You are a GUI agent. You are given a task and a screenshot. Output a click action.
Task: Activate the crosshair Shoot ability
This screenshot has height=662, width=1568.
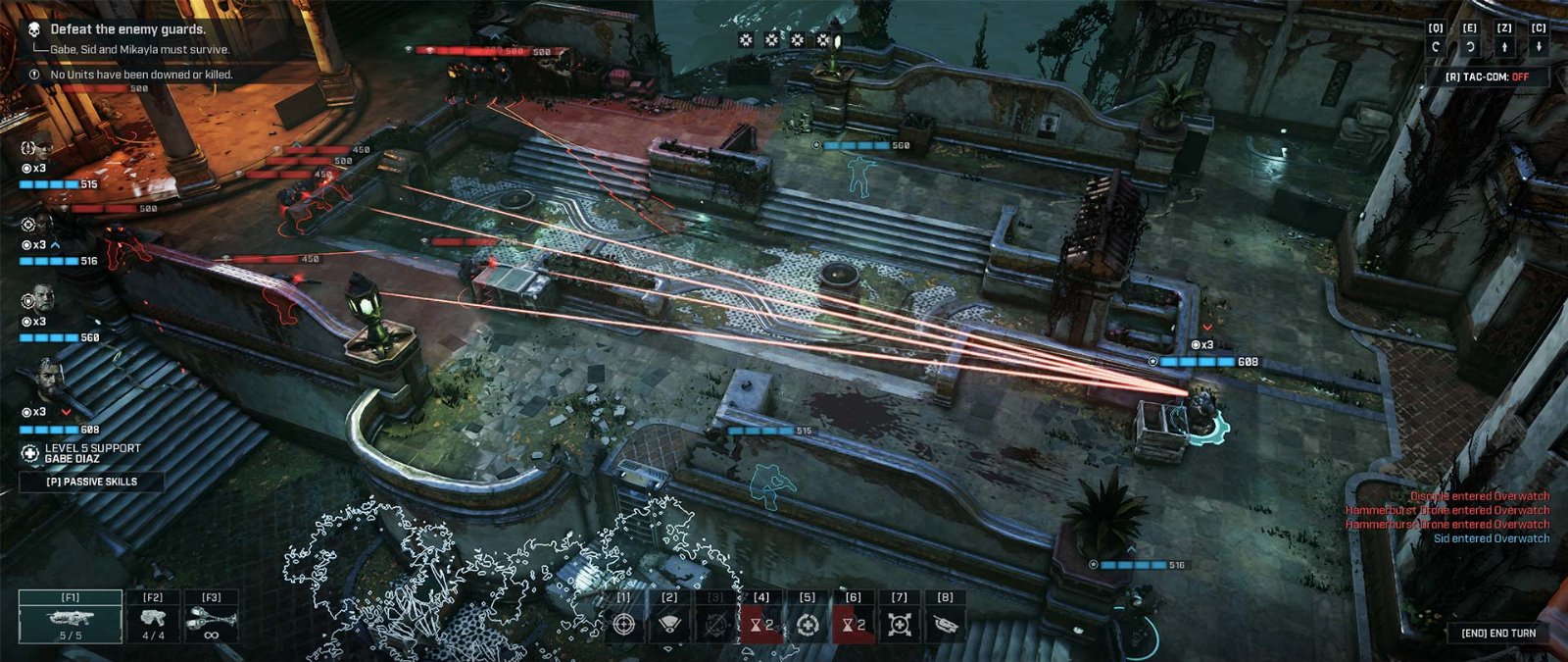[623, 624]
